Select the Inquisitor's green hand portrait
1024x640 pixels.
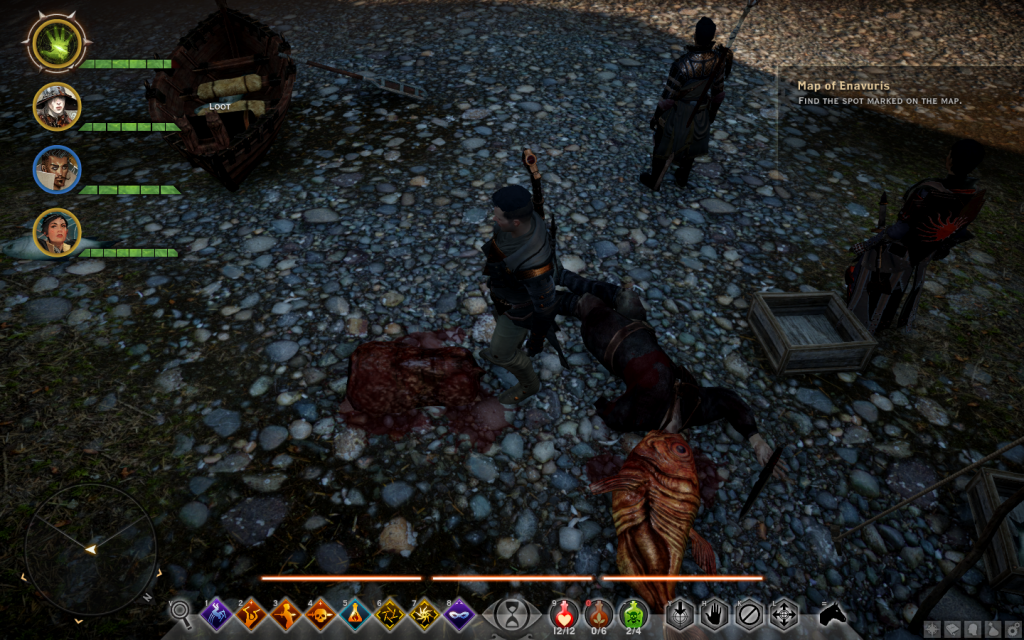coord(56,42)
